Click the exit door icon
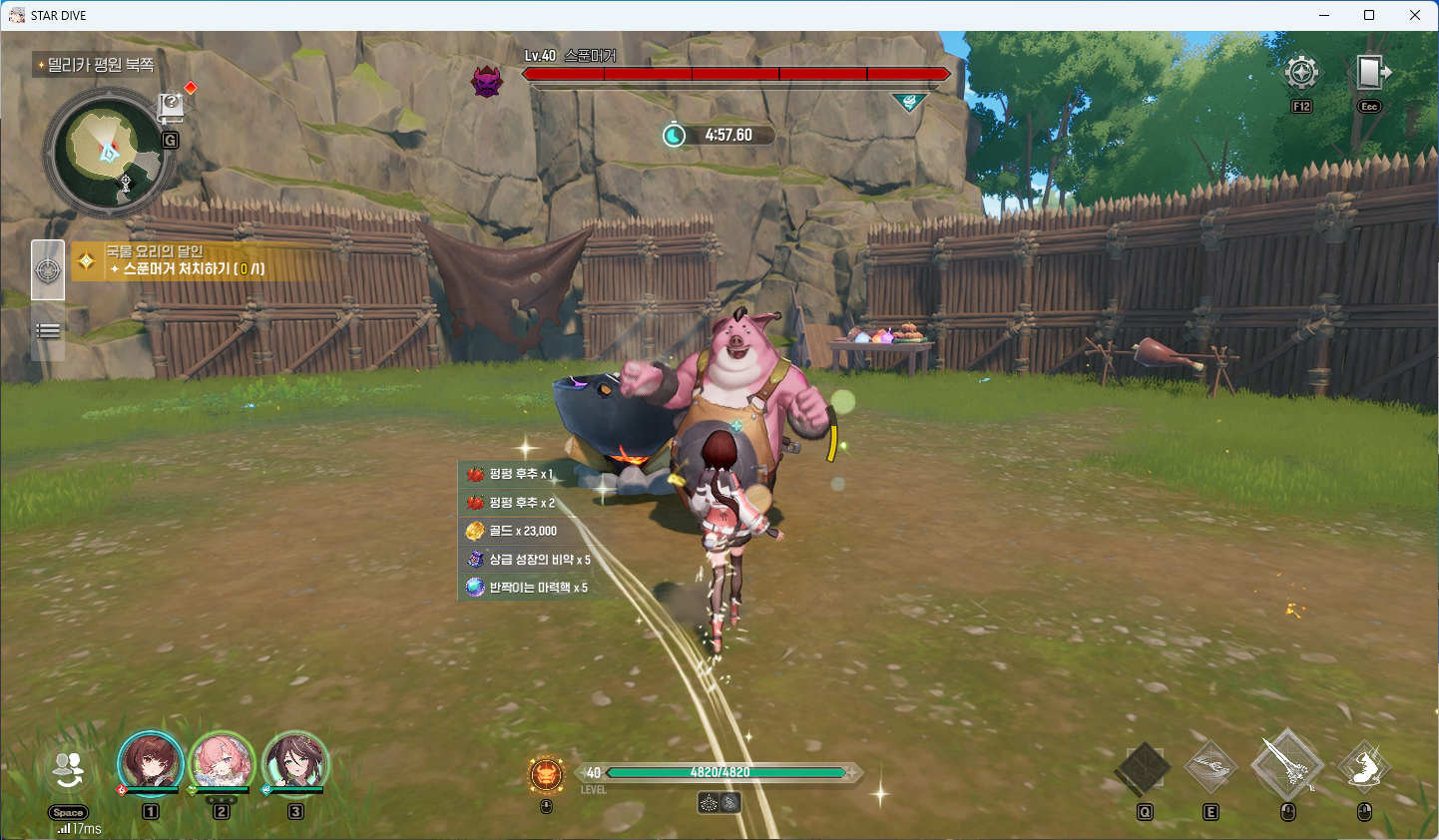1439x840 pixels. pyautogui.click(x=1370, y=73)
